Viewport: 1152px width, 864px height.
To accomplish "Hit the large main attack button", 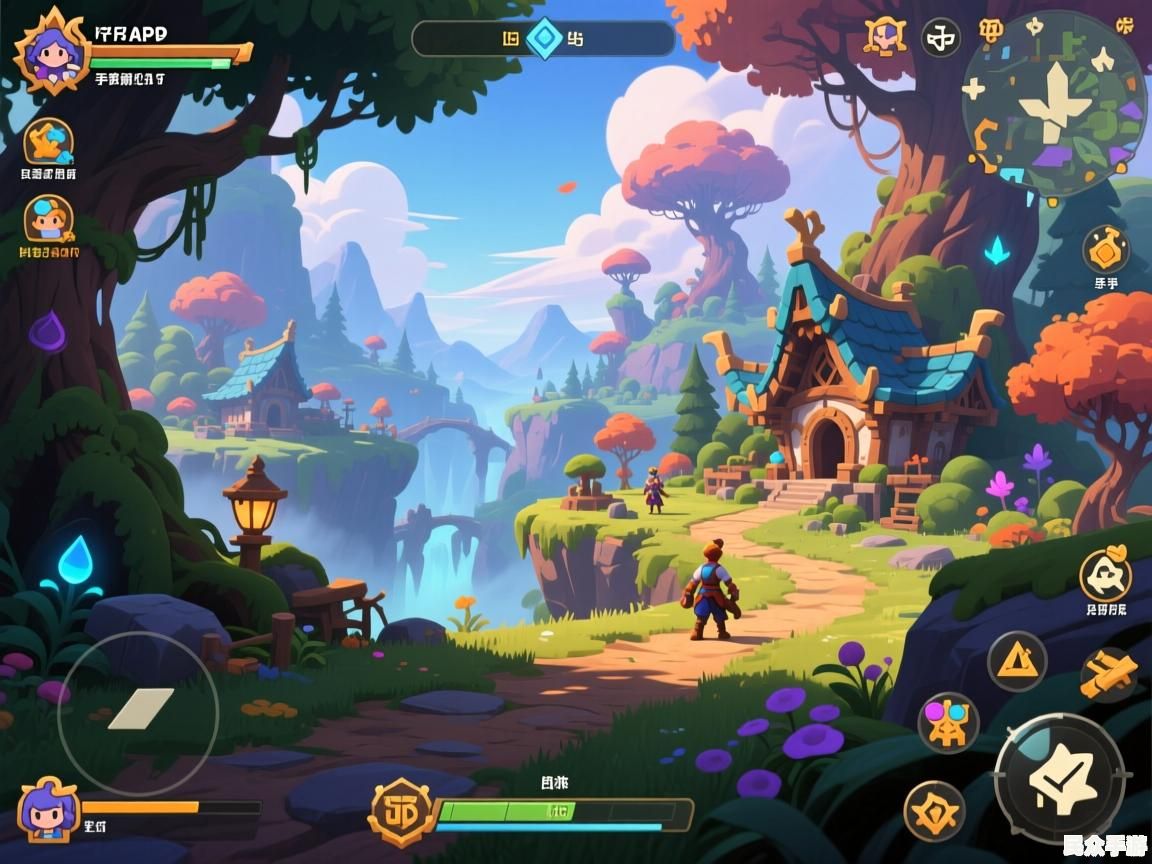I will point(1059,779).
